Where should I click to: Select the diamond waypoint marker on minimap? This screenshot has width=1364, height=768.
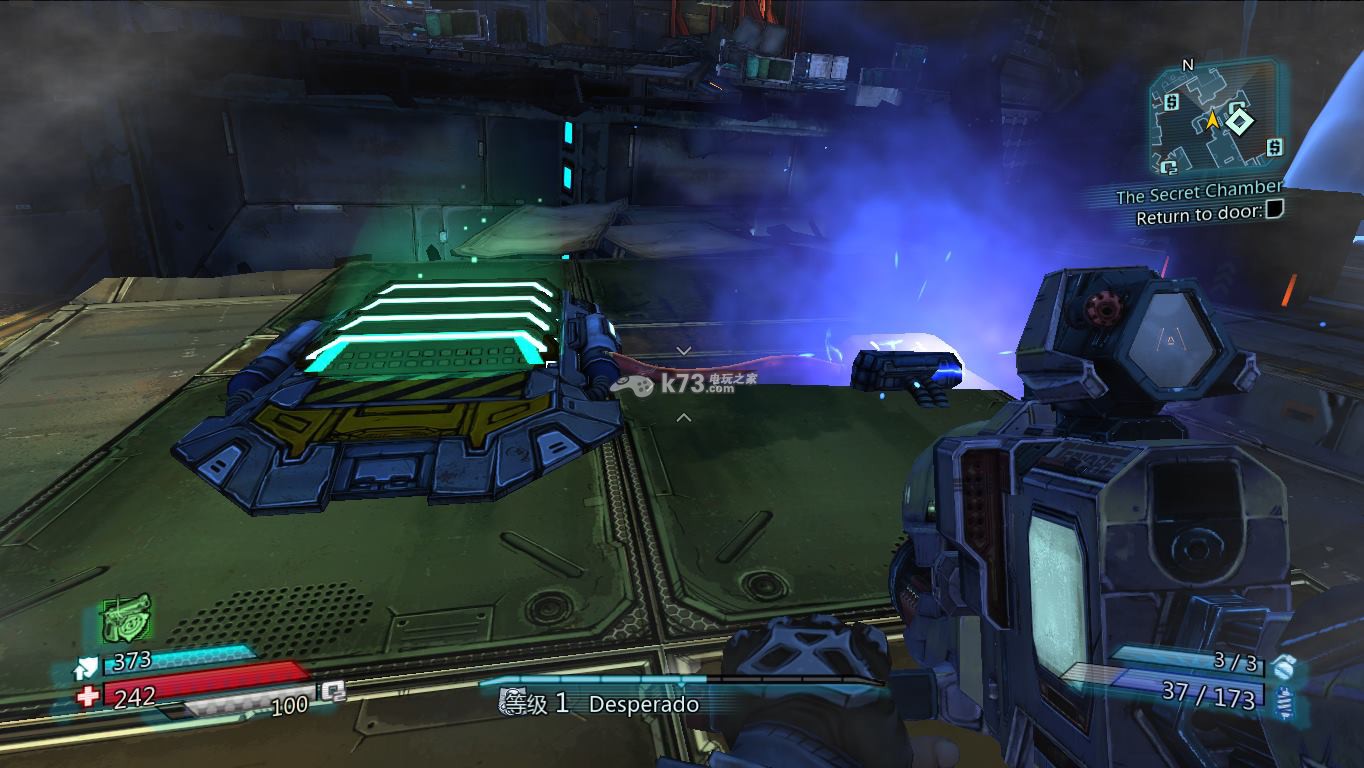coord(1240,121)
